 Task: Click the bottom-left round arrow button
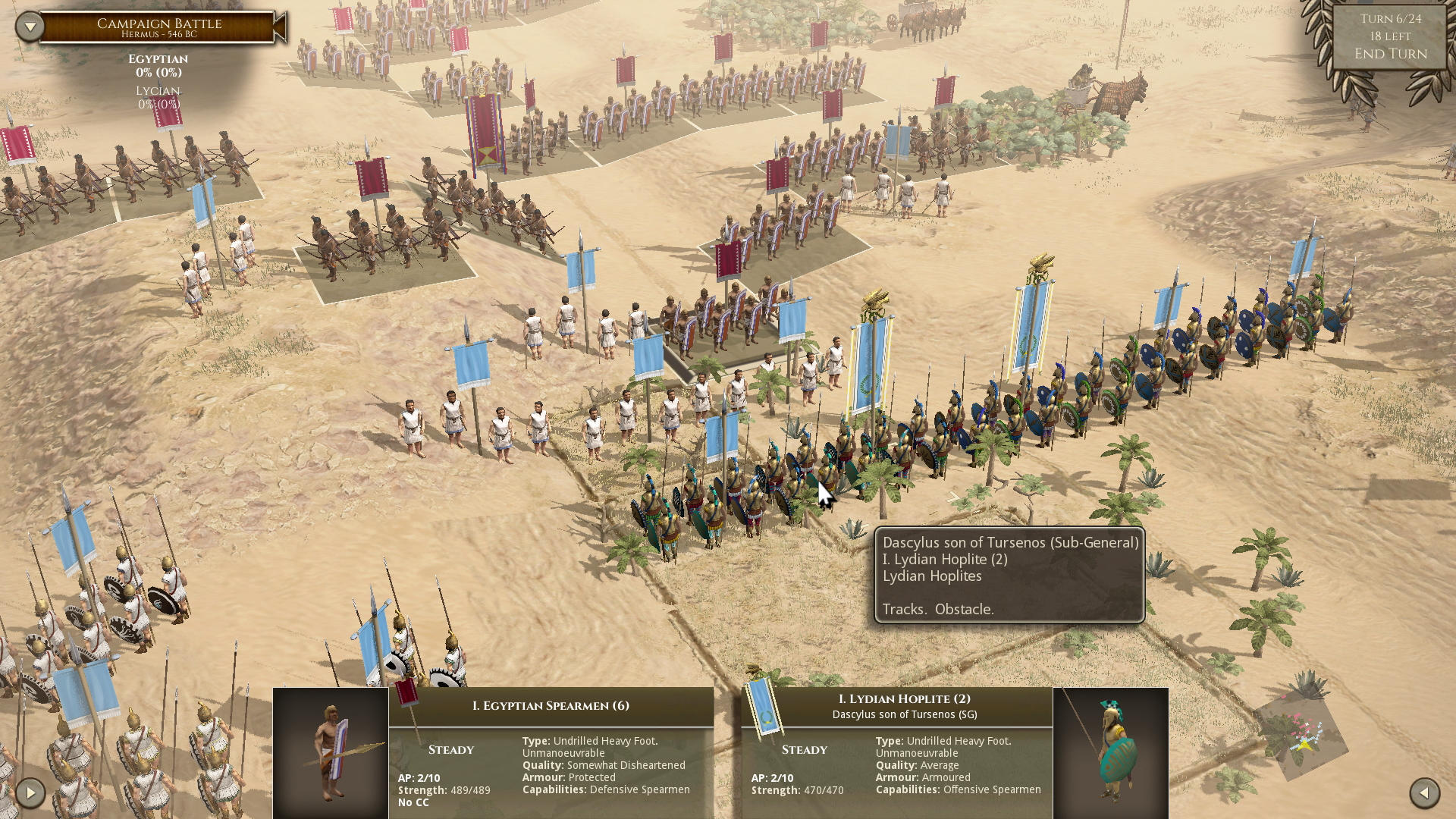[x=30, y=793]
